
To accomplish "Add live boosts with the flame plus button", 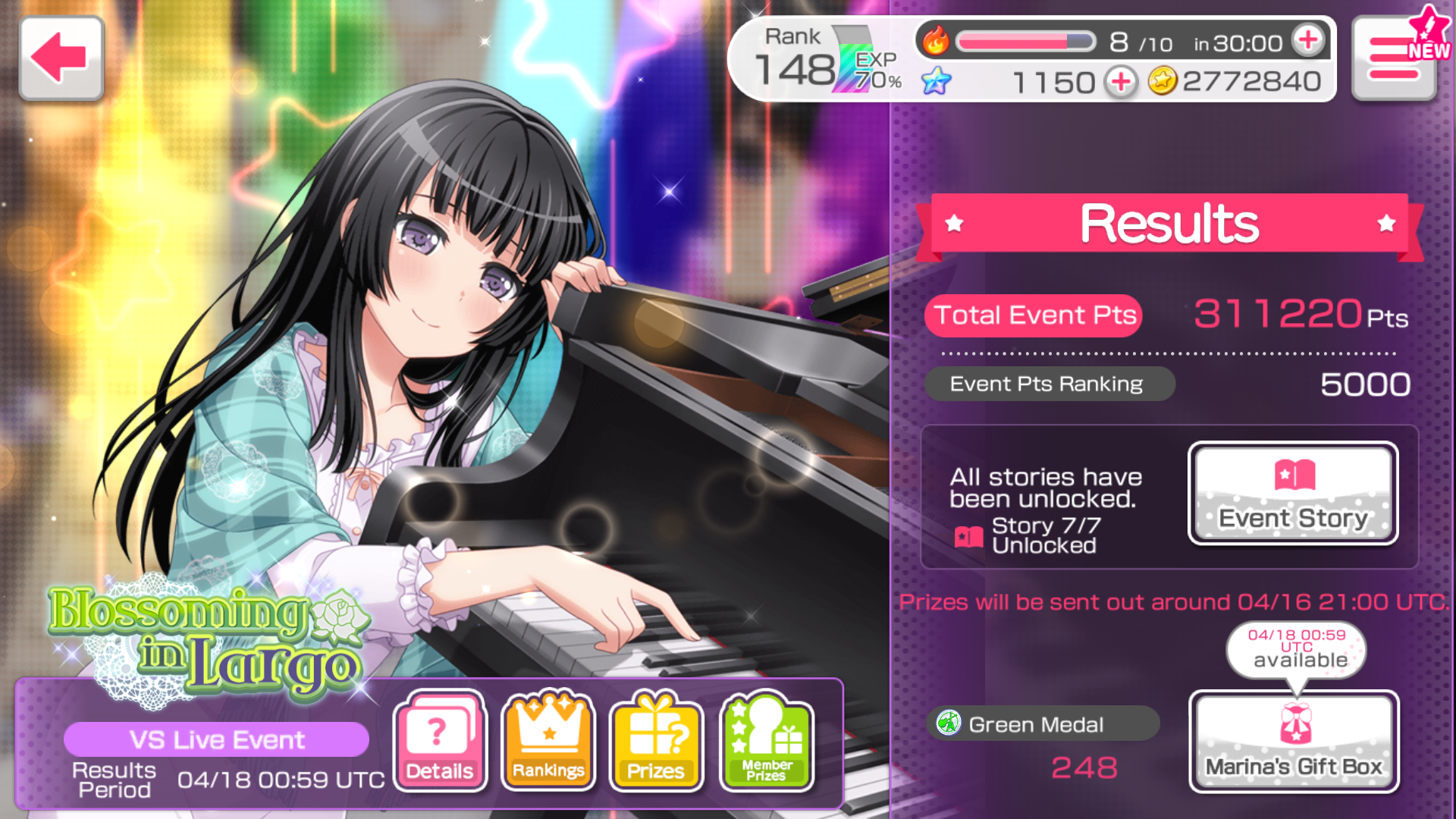I will click(1309, 41).
